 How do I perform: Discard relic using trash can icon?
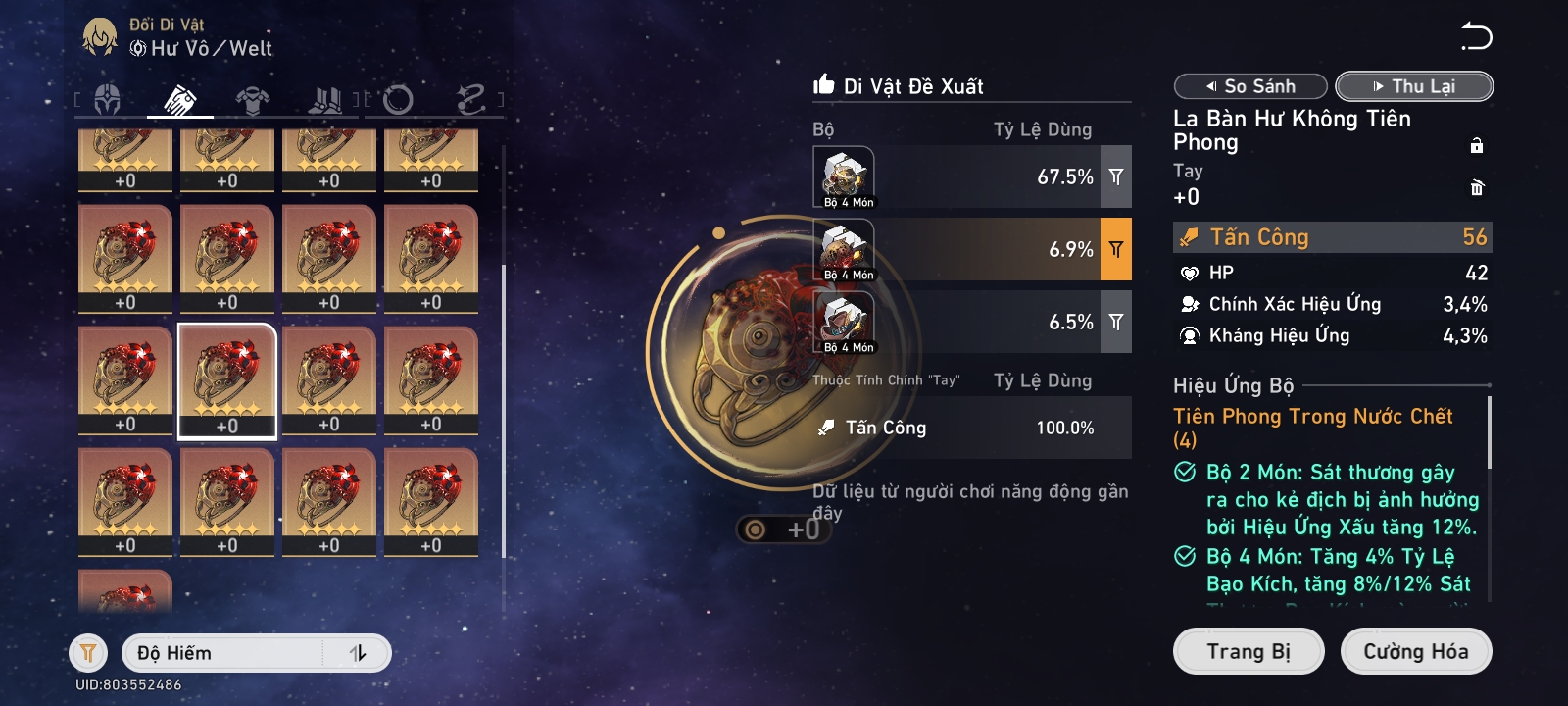click(x=1477, y=187)
